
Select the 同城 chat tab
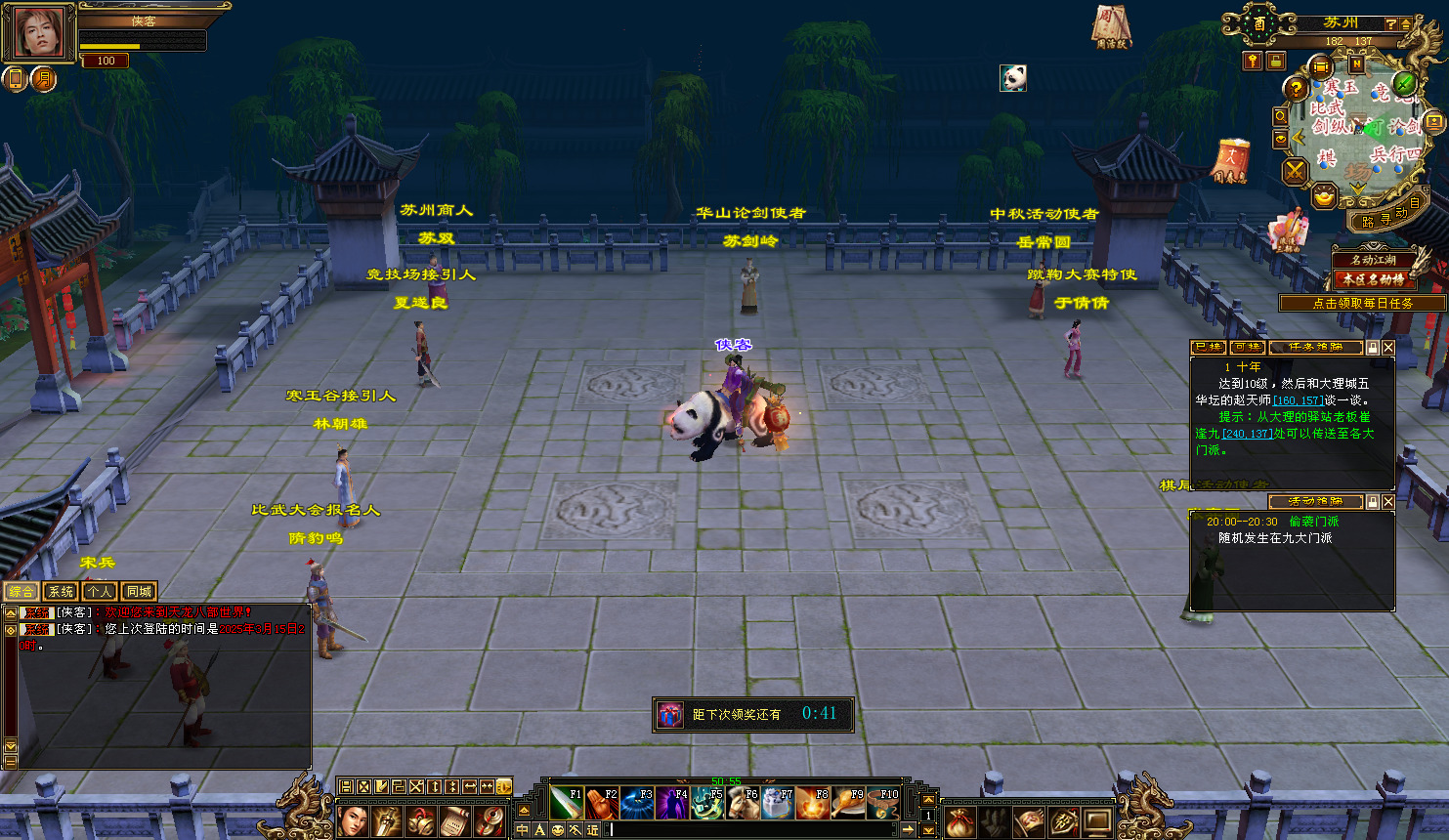[x=139, y=591]
